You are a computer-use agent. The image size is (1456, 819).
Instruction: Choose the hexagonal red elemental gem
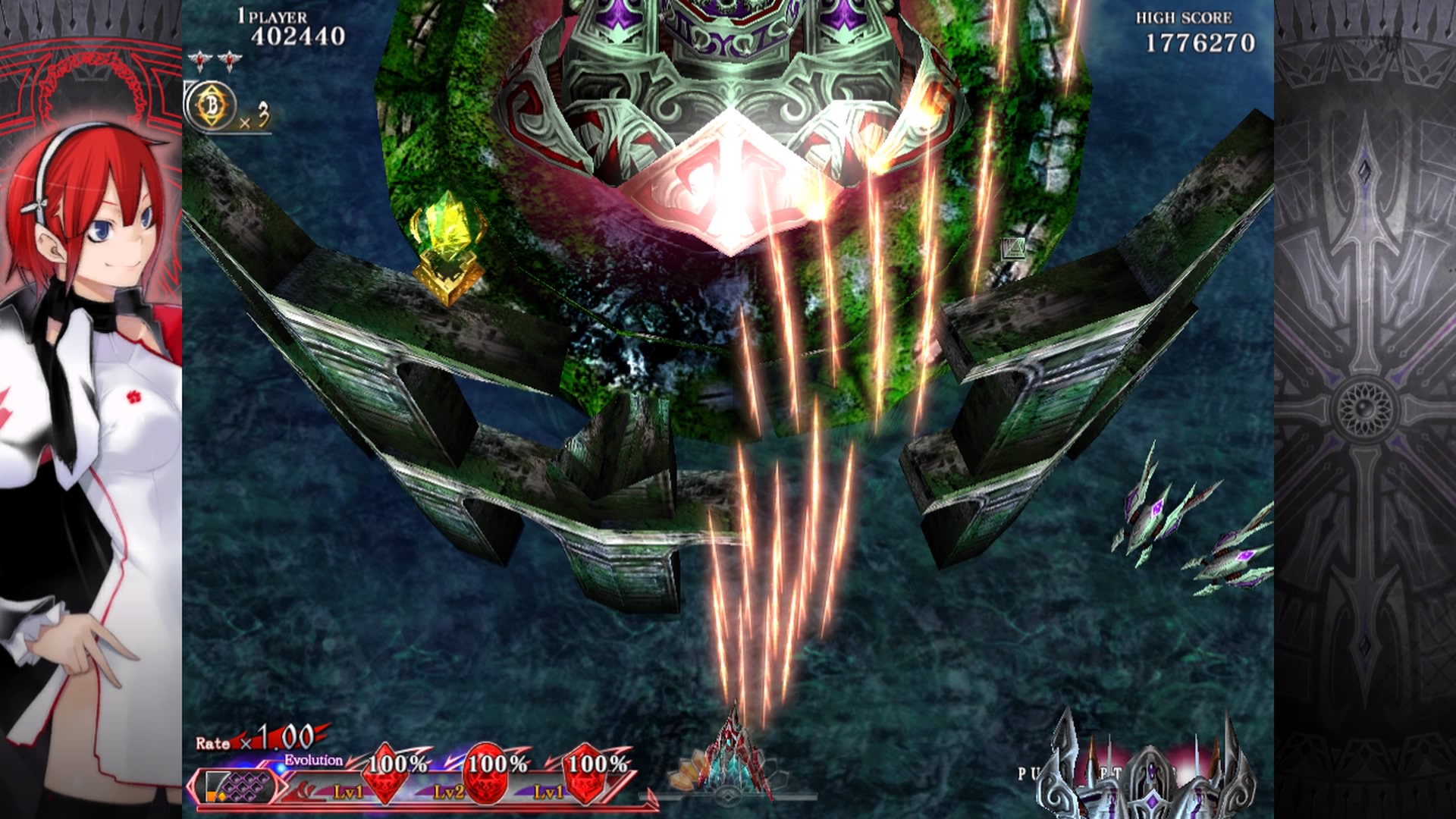click(586, 773)
